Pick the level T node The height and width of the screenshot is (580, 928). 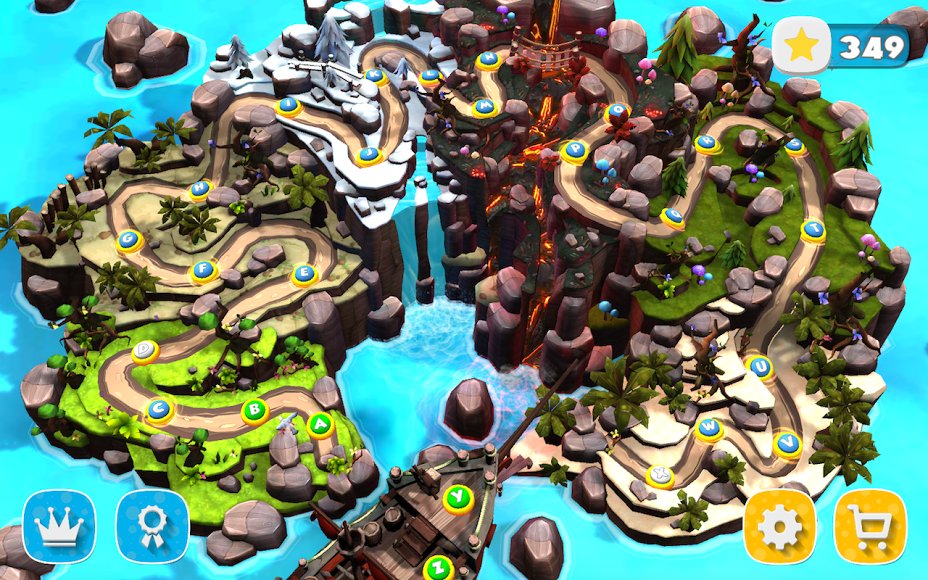[813, 229]
